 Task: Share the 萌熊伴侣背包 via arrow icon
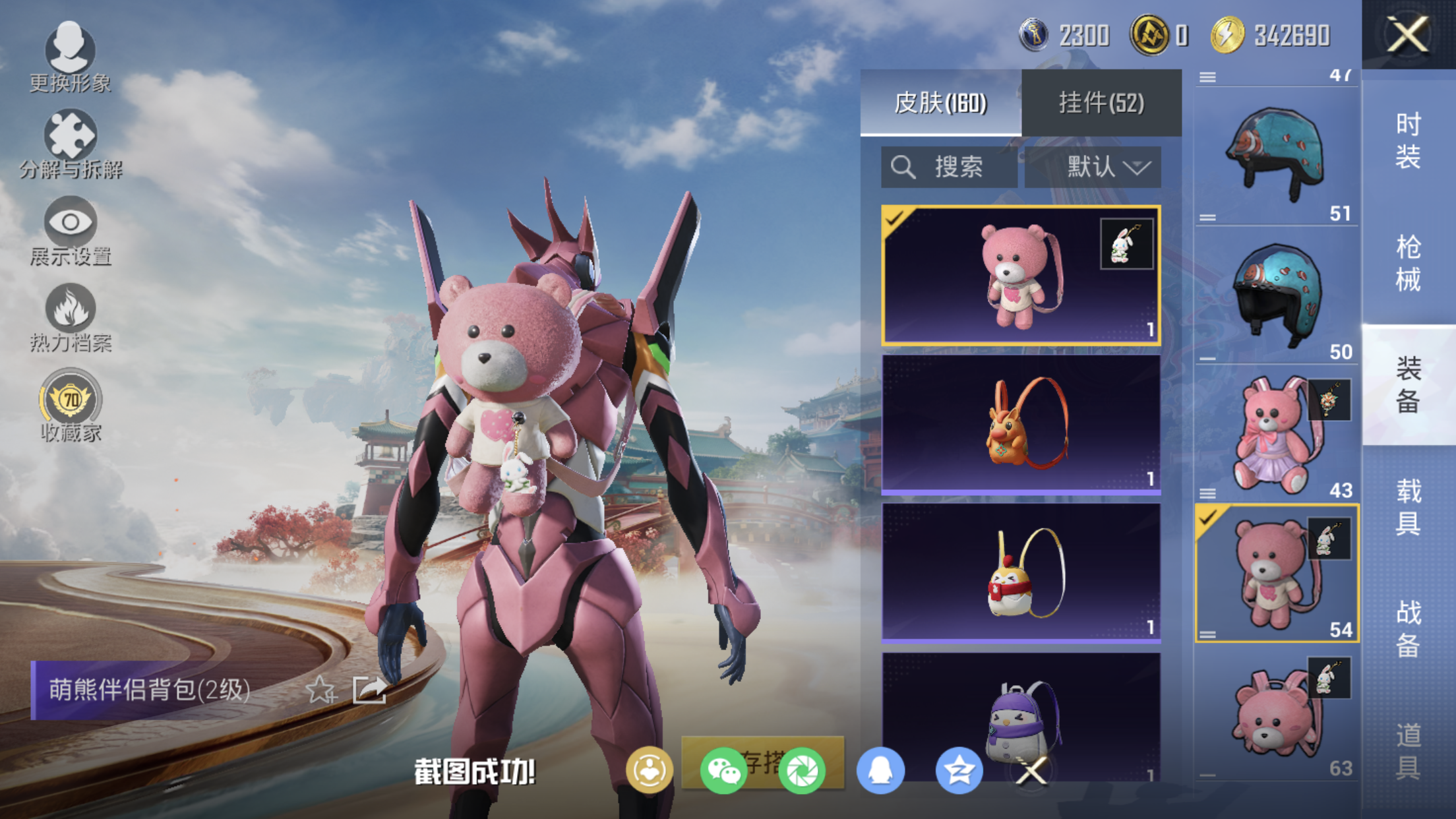(369, 690)
